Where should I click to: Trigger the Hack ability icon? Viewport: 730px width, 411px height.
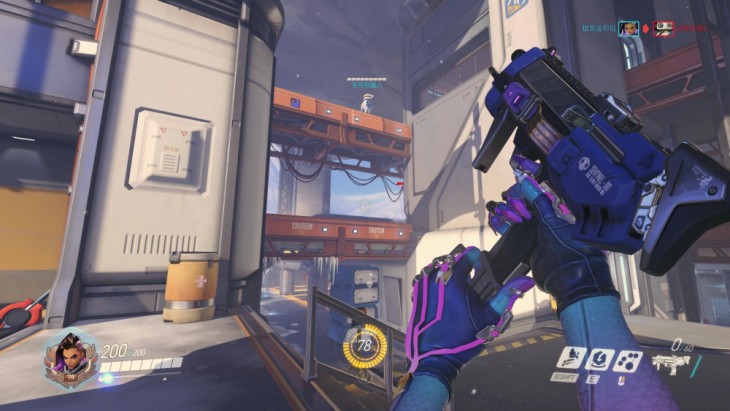click(628, 358)
